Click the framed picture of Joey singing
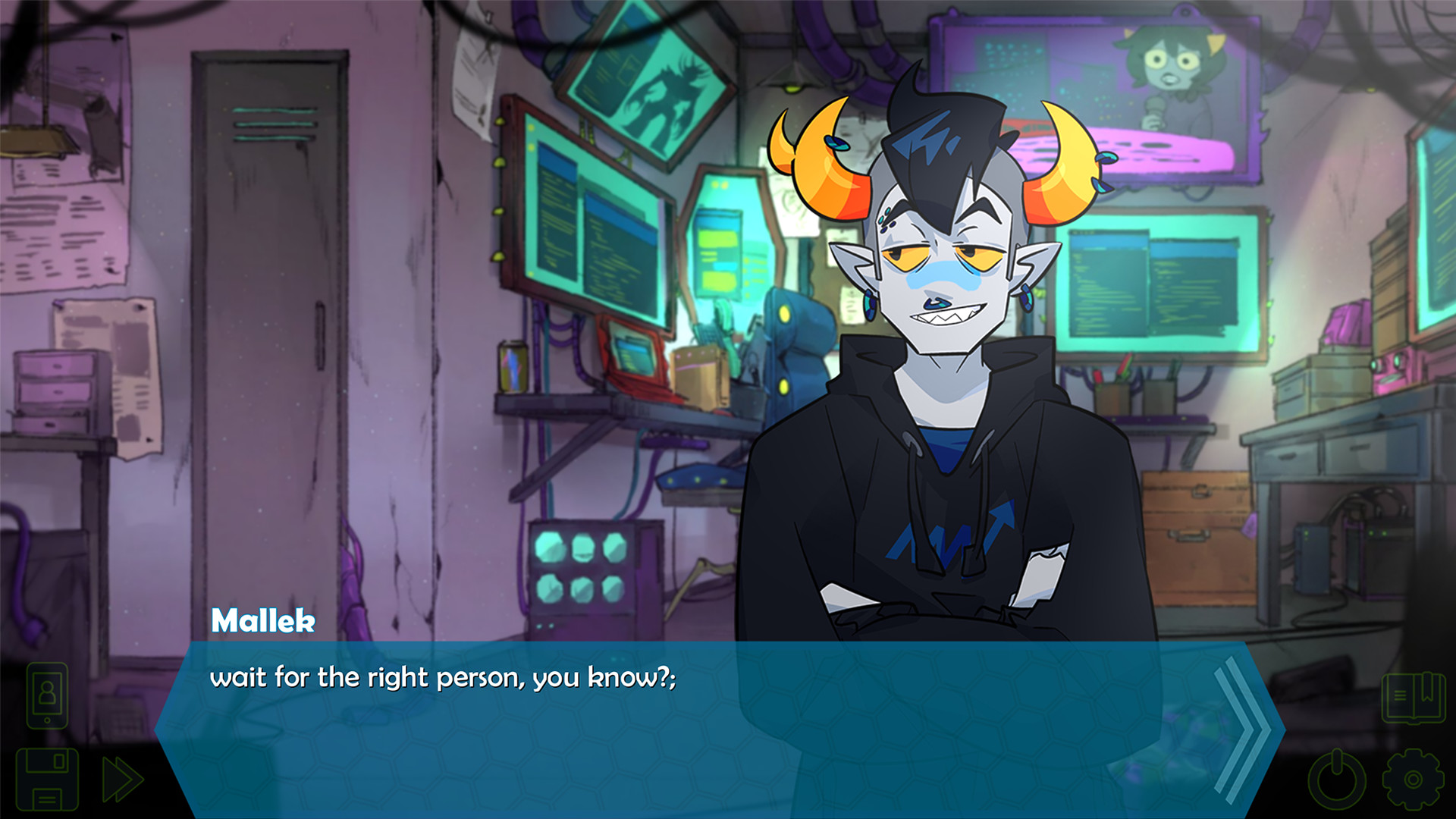 tap(1137, 83)
